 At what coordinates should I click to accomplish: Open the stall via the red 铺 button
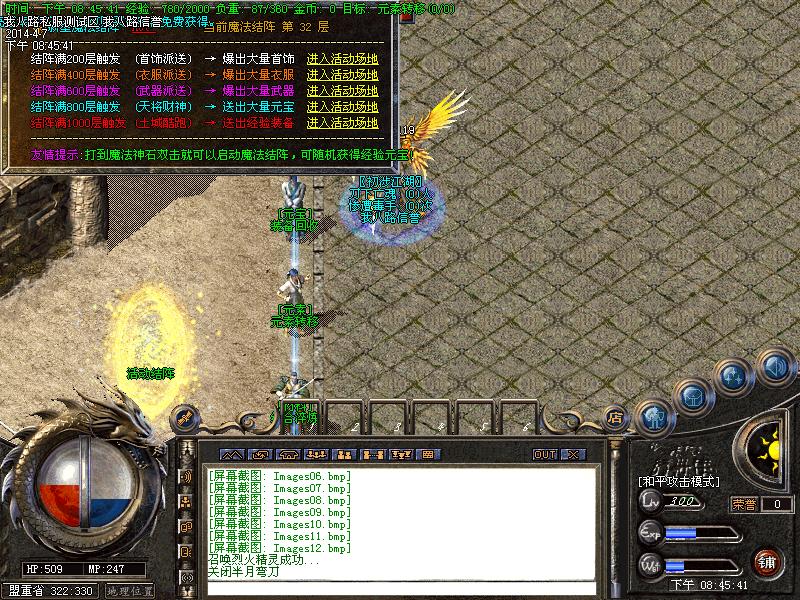click(x=768, y=562)
